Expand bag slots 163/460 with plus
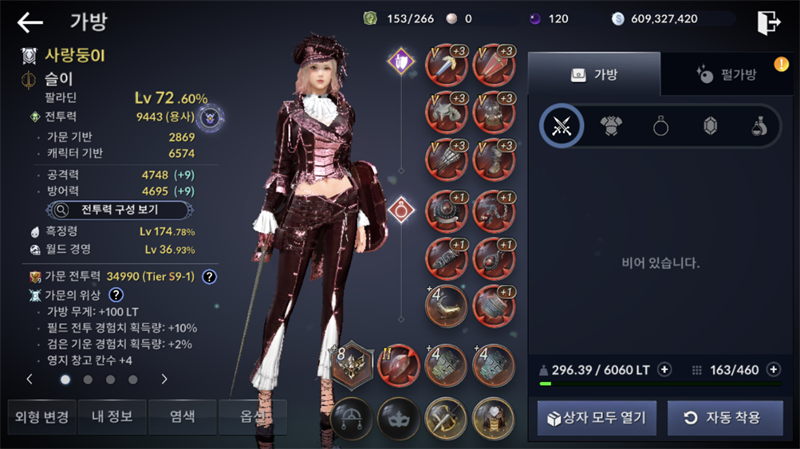This screenshot has width=800, height=449. pyautogui.click(x=773, y=369)
